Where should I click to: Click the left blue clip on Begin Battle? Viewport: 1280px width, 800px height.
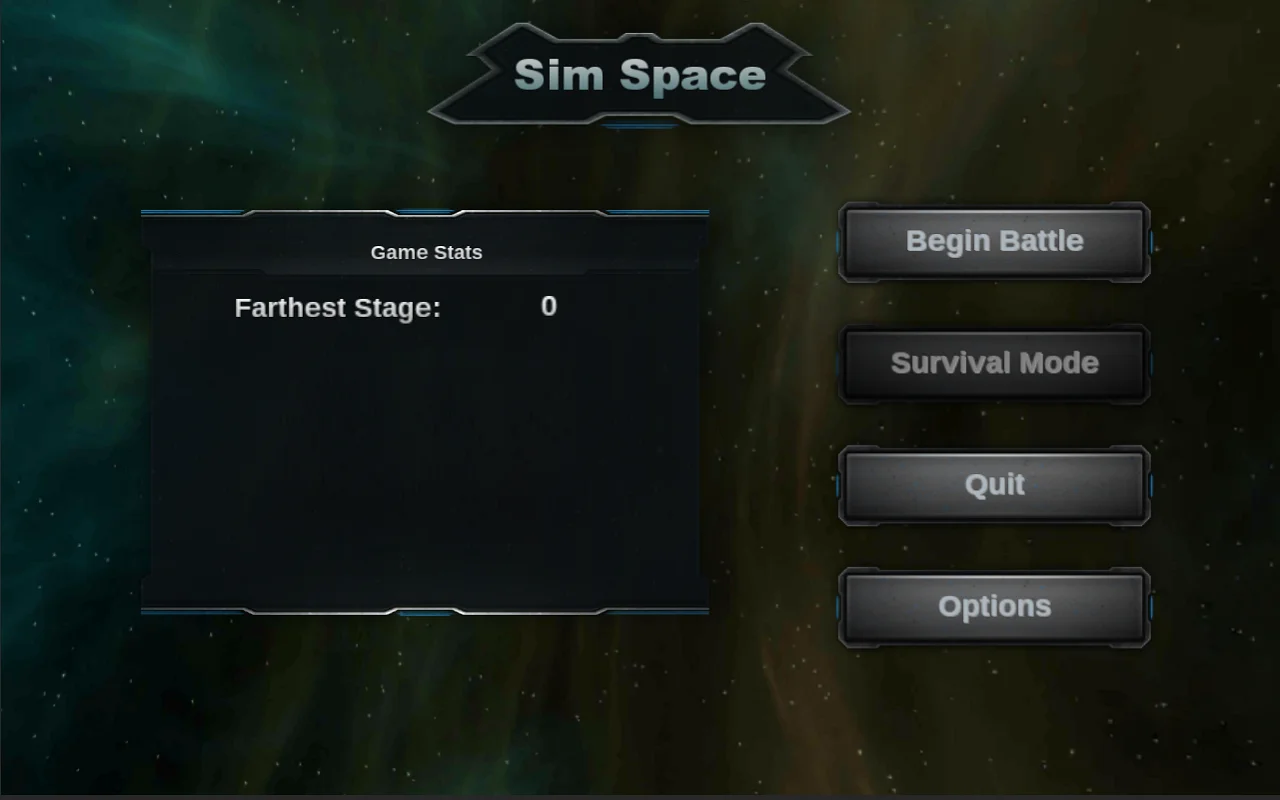click(838, 241)
